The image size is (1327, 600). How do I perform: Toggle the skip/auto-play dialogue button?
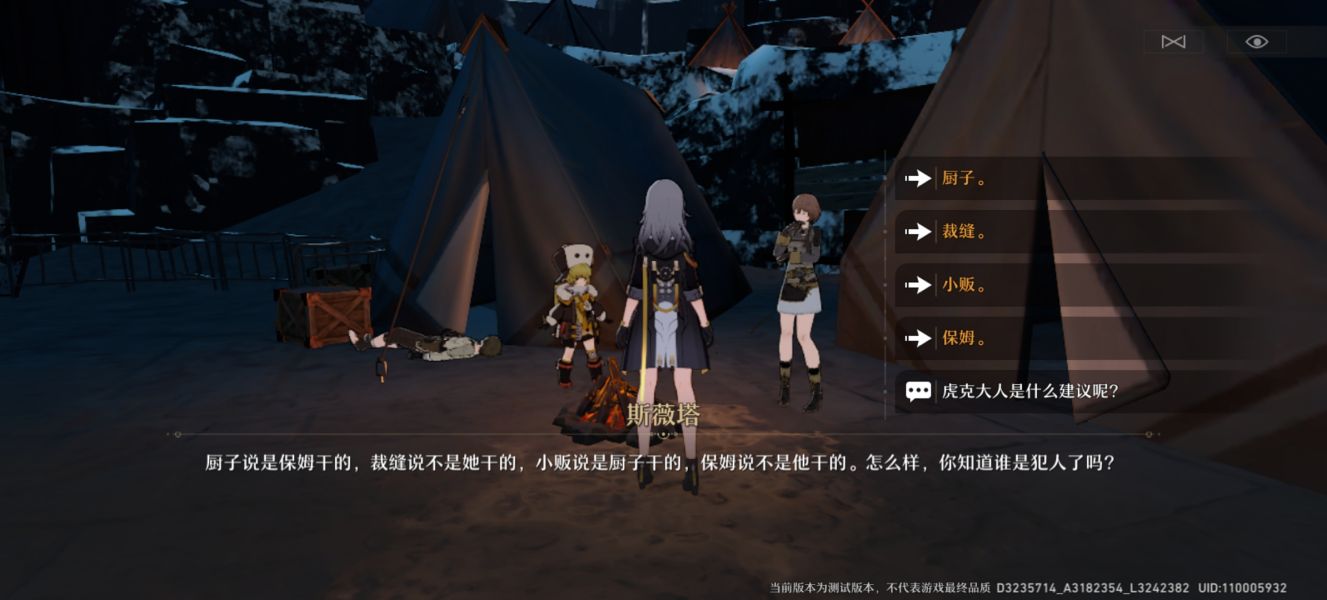(x=1173, y=41)
